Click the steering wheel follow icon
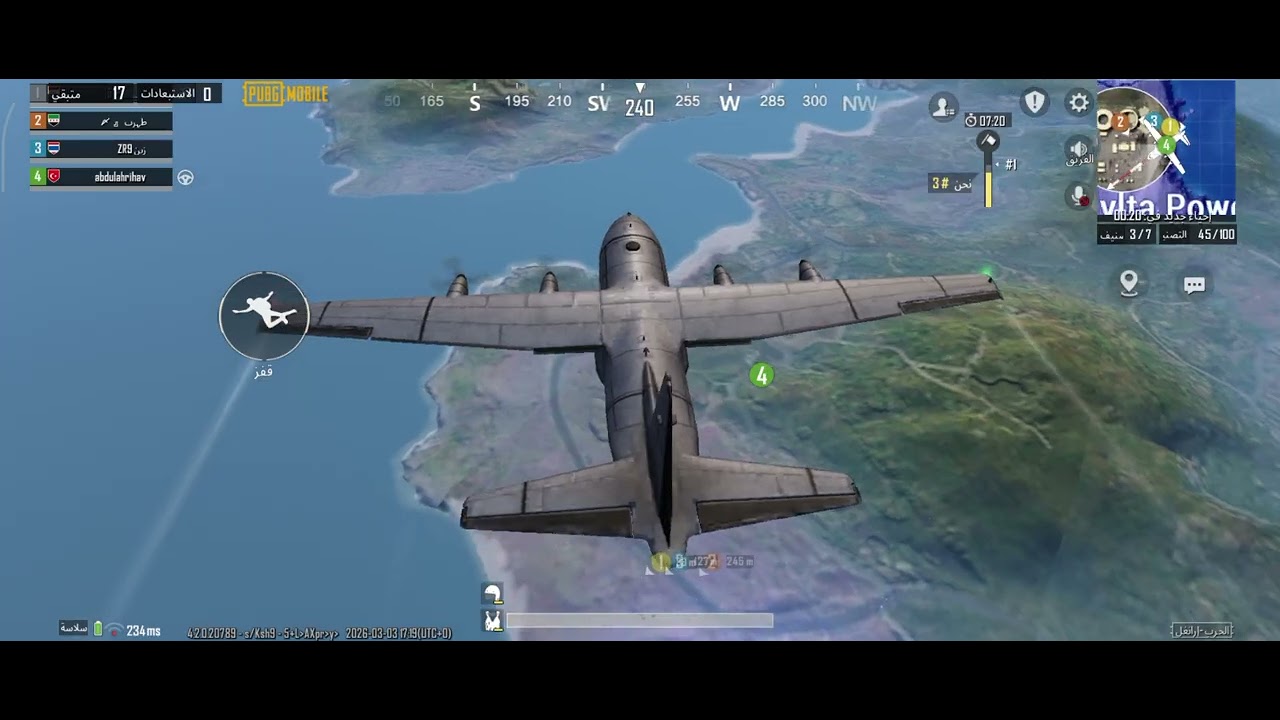 [x=186, y=178]
